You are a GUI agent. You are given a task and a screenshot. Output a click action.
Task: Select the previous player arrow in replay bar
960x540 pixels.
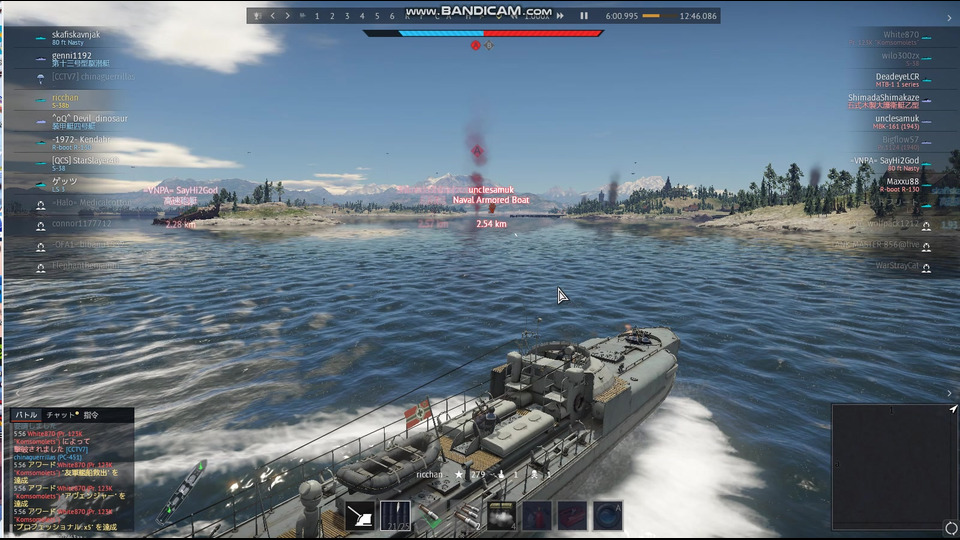[272, 16]
